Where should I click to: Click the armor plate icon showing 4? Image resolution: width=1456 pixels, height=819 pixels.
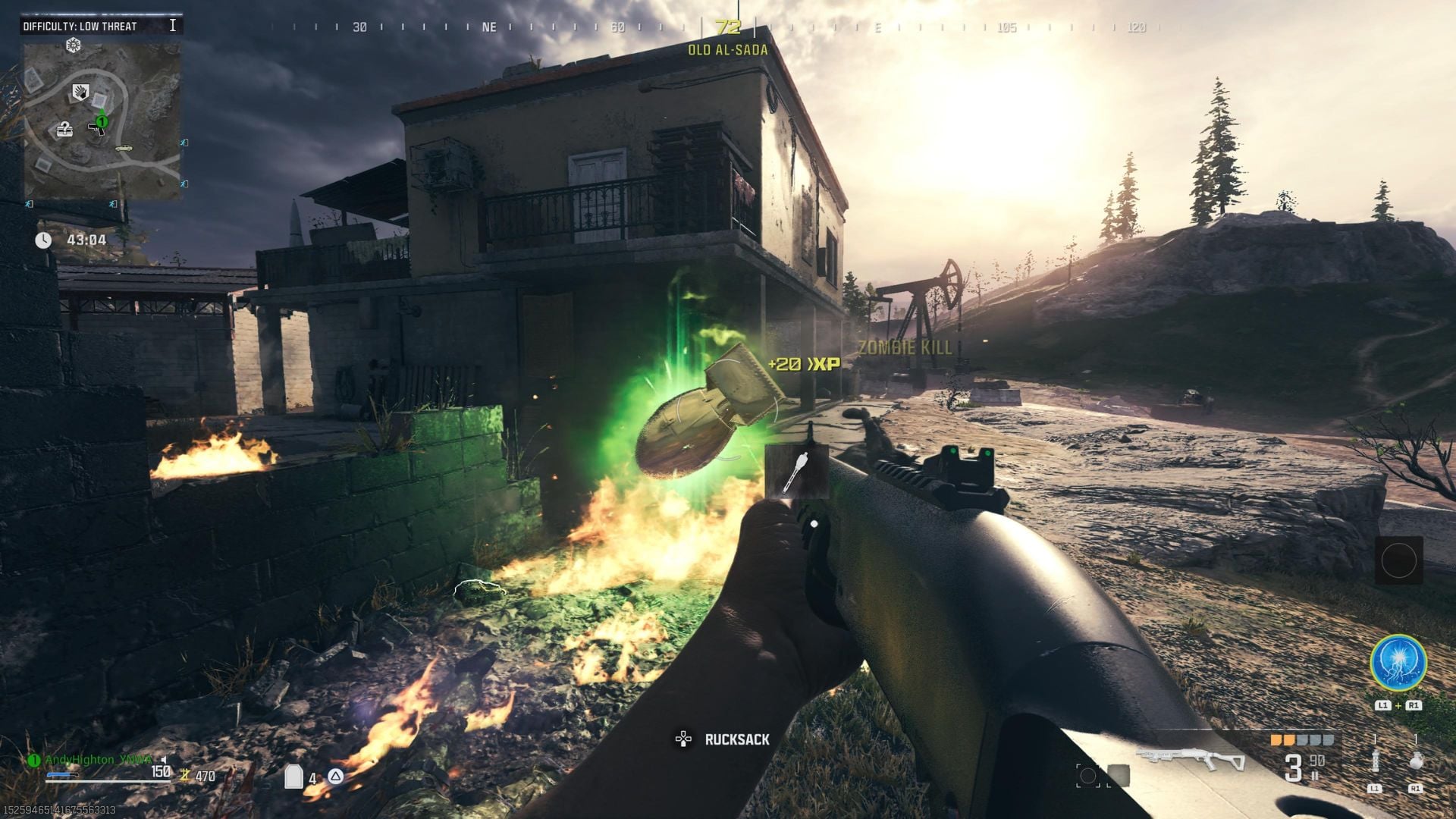tap(294, 776)
